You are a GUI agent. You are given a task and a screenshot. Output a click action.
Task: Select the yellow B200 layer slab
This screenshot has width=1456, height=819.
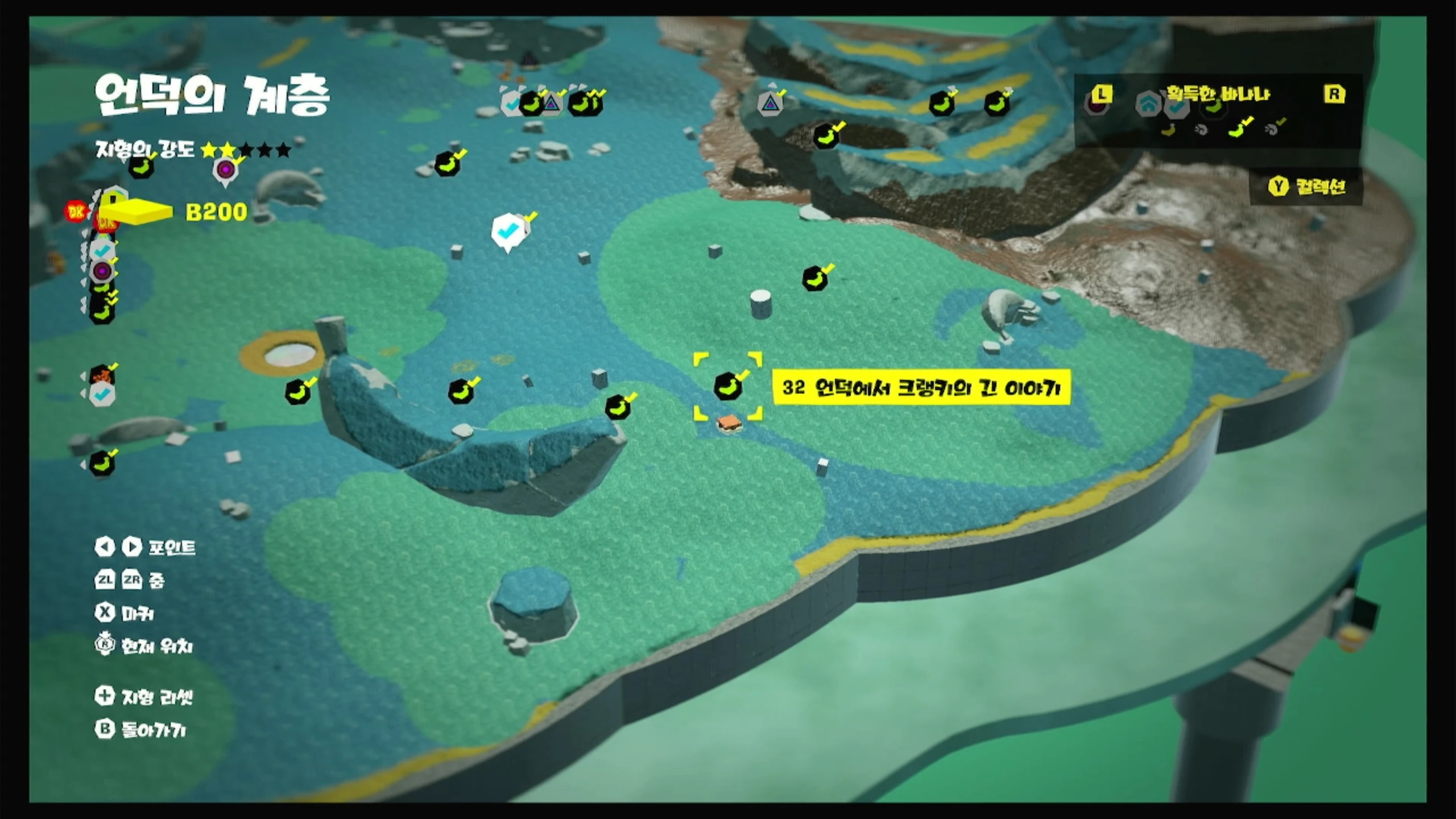tap(136, 212)
